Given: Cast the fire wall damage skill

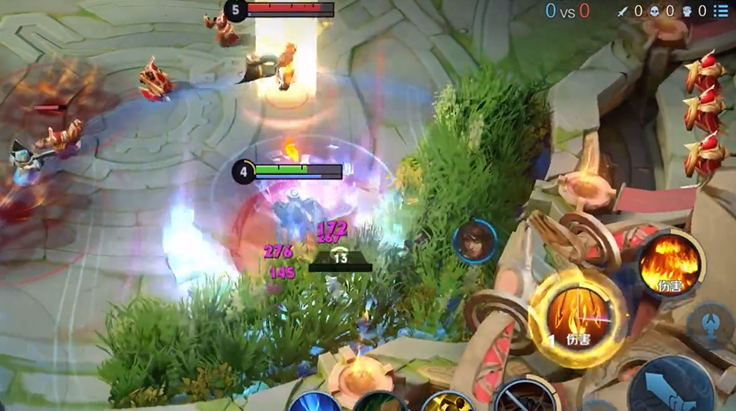Looking at the screenshot, I should [x=670, y=264].
